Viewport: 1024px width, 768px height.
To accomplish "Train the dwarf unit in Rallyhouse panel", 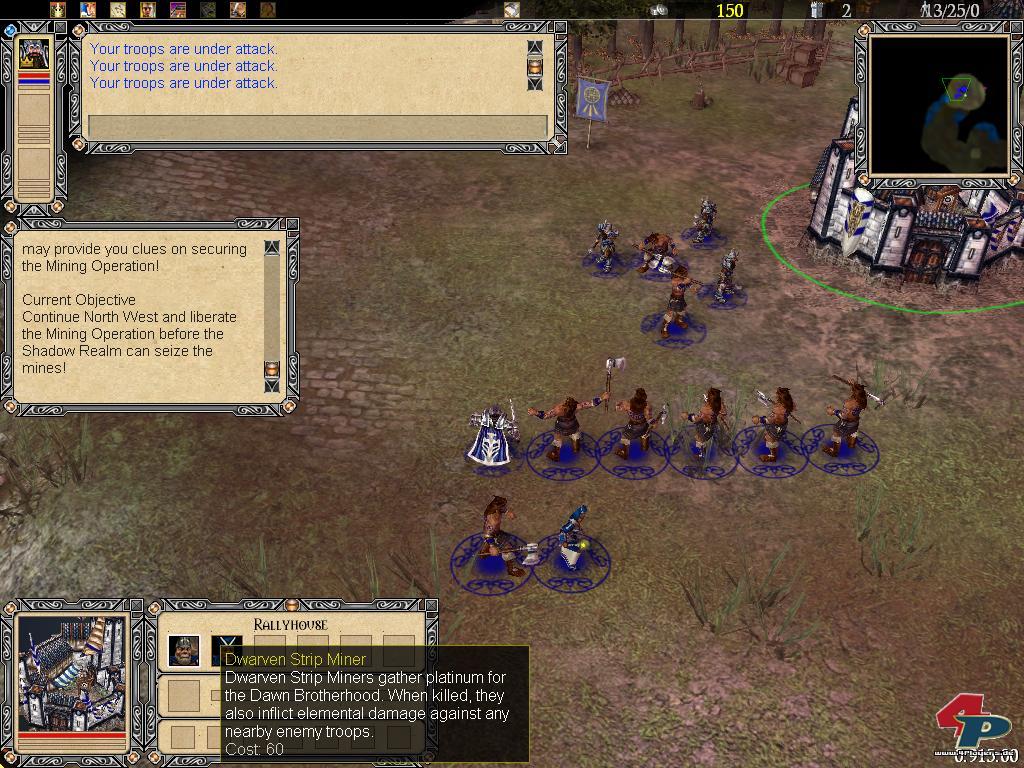I will pyautogui.click(x=183, y=650).
